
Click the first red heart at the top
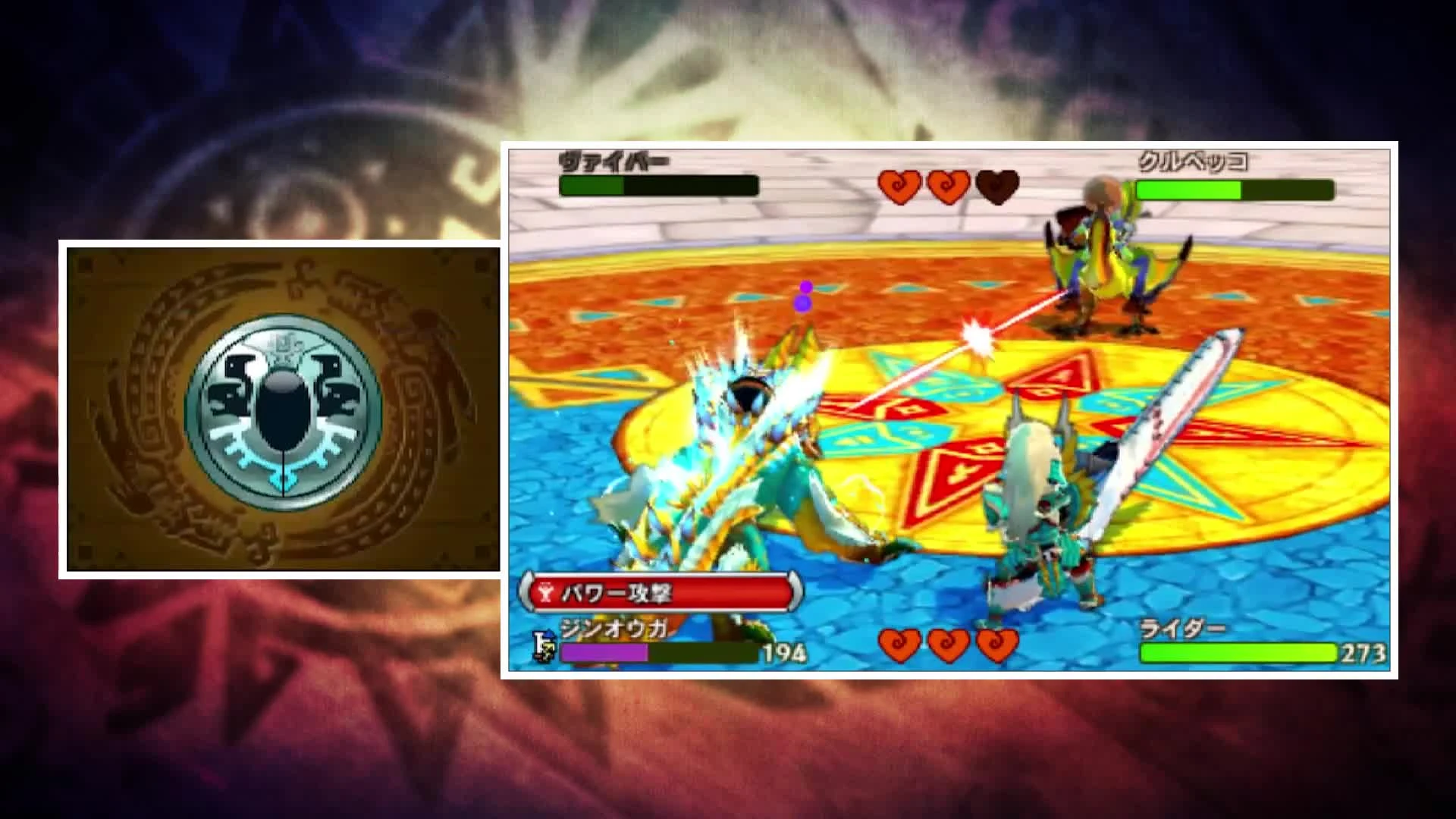[x=899, y=186]
